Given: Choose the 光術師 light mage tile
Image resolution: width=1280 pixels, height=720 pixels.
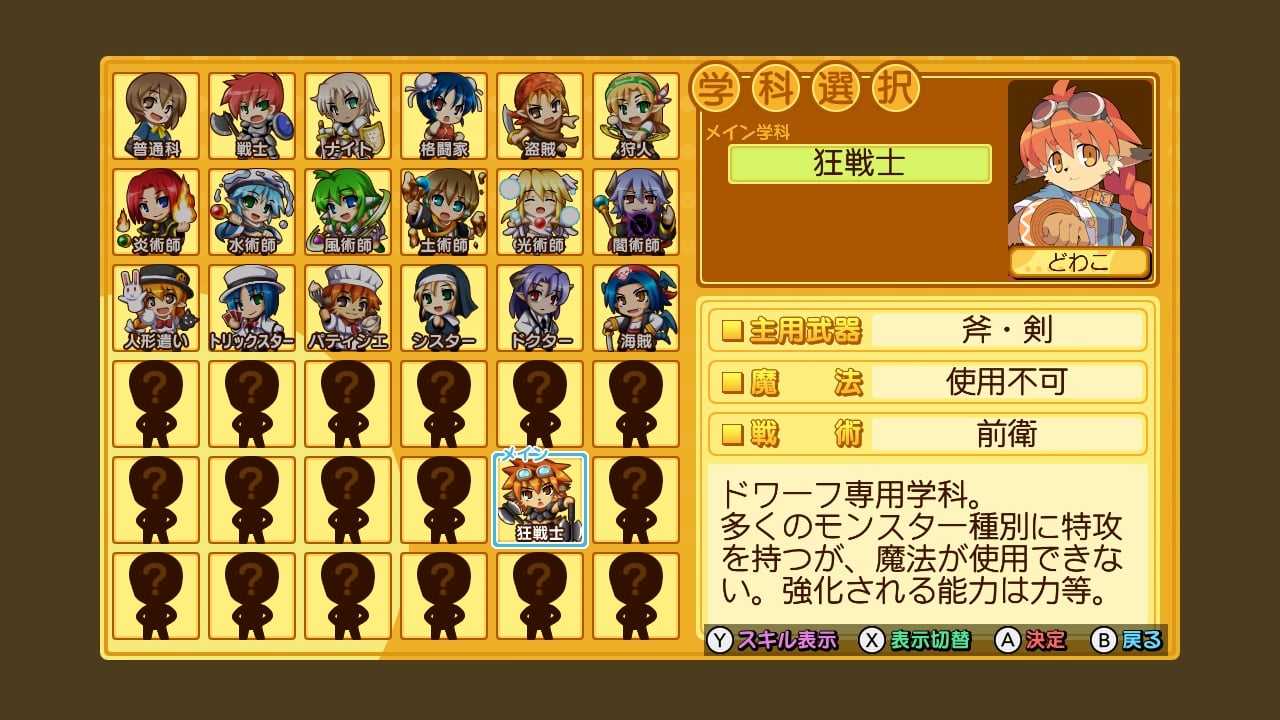Looking at the screenshot, I should click(540, 212).
